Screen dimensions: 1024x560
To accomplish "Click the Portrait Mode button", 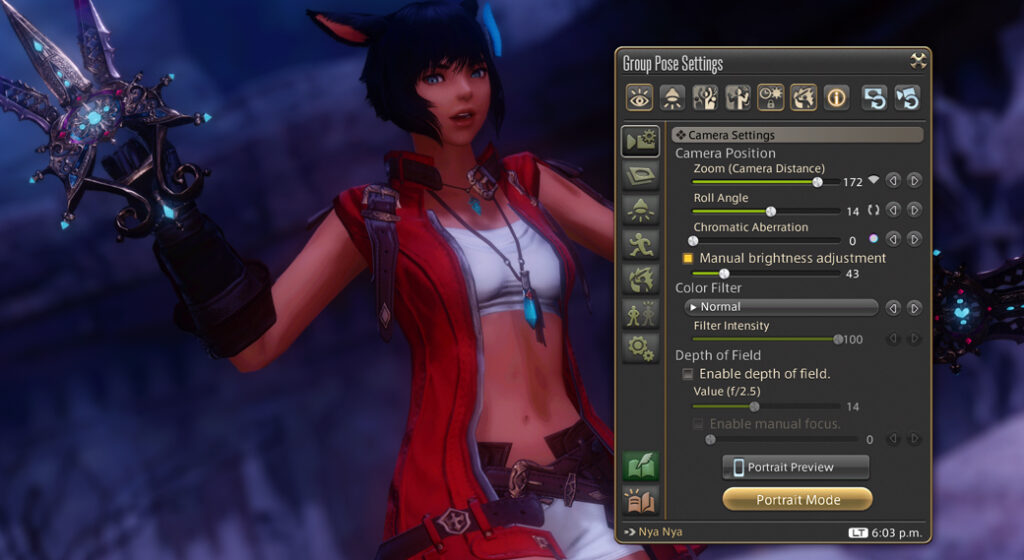I will (797, 499).
